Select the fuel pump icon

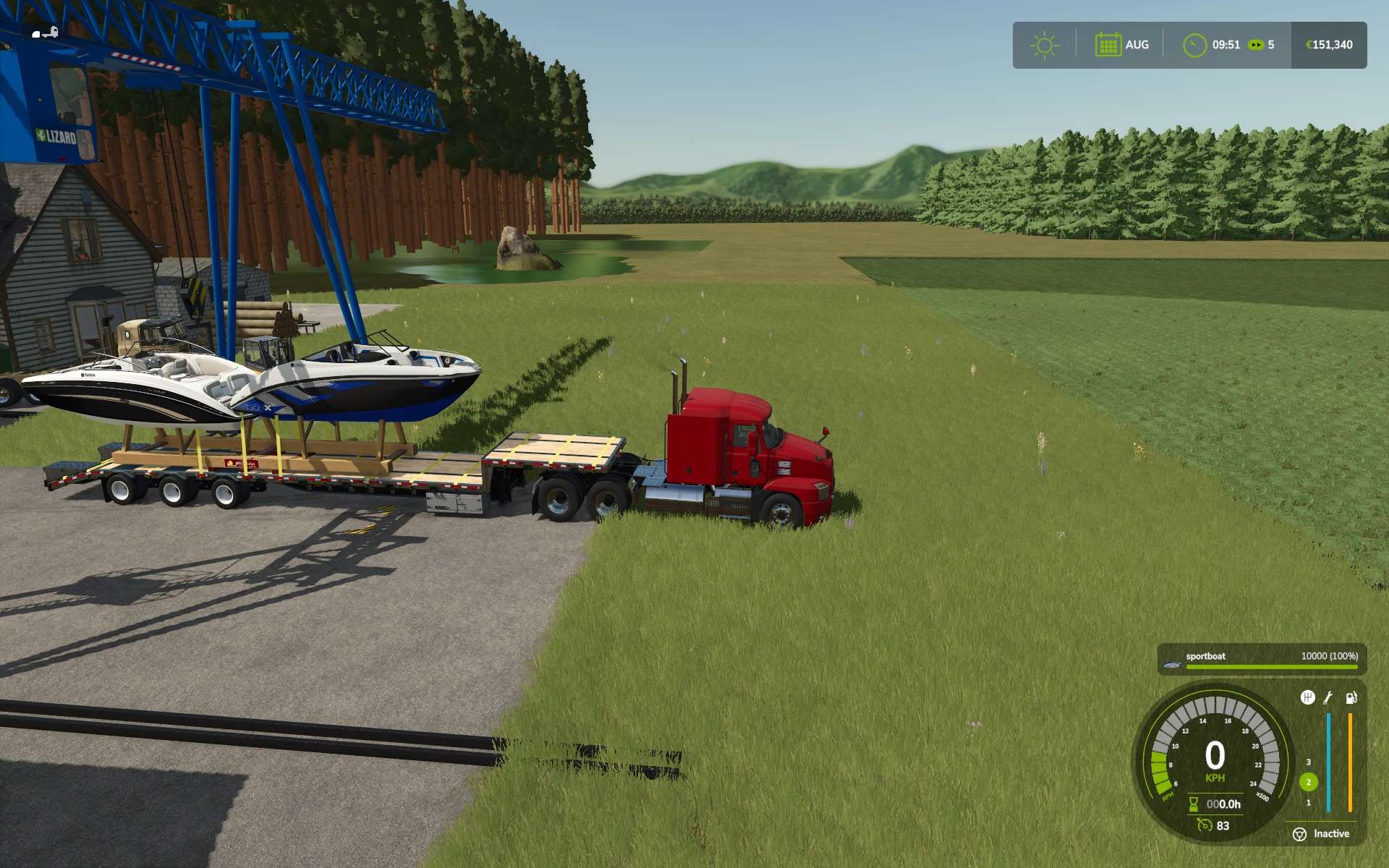[x=1351, y=698]
